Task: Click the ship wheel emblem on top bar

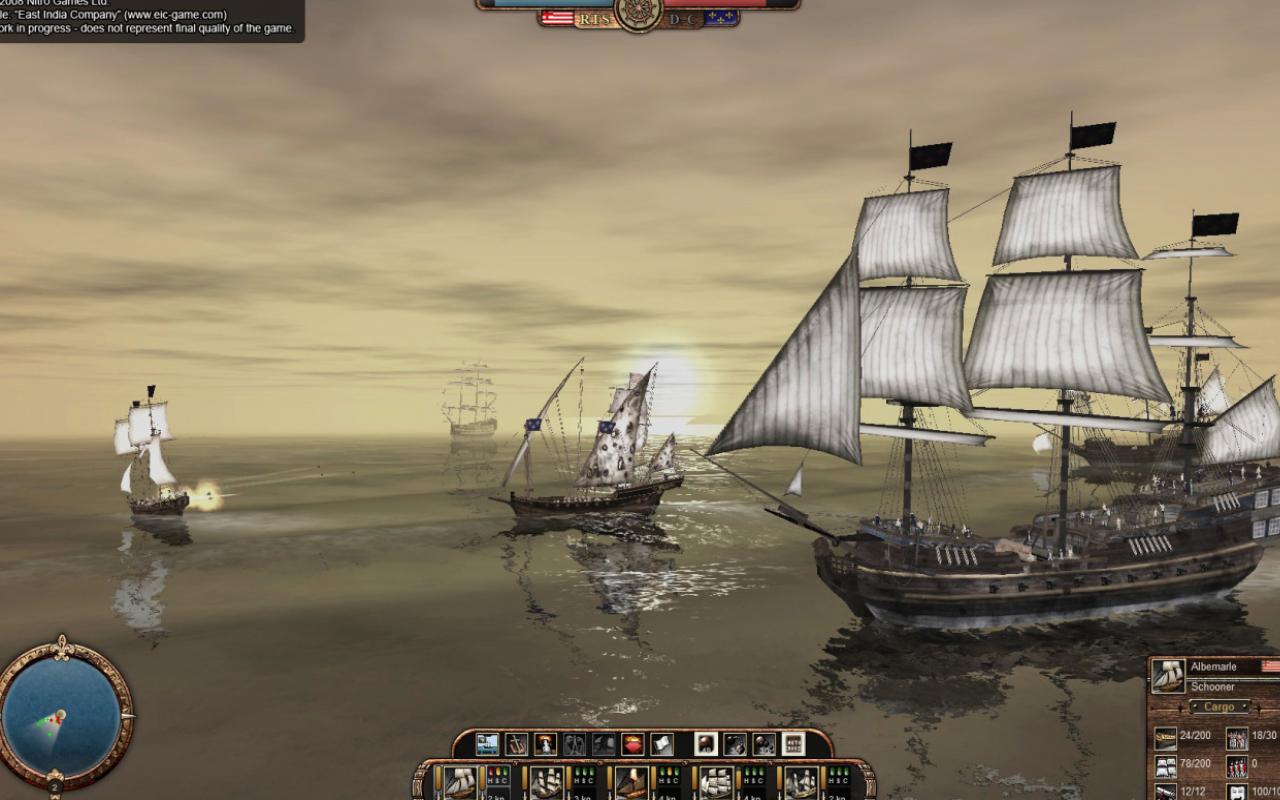Action: click(639, 14)
